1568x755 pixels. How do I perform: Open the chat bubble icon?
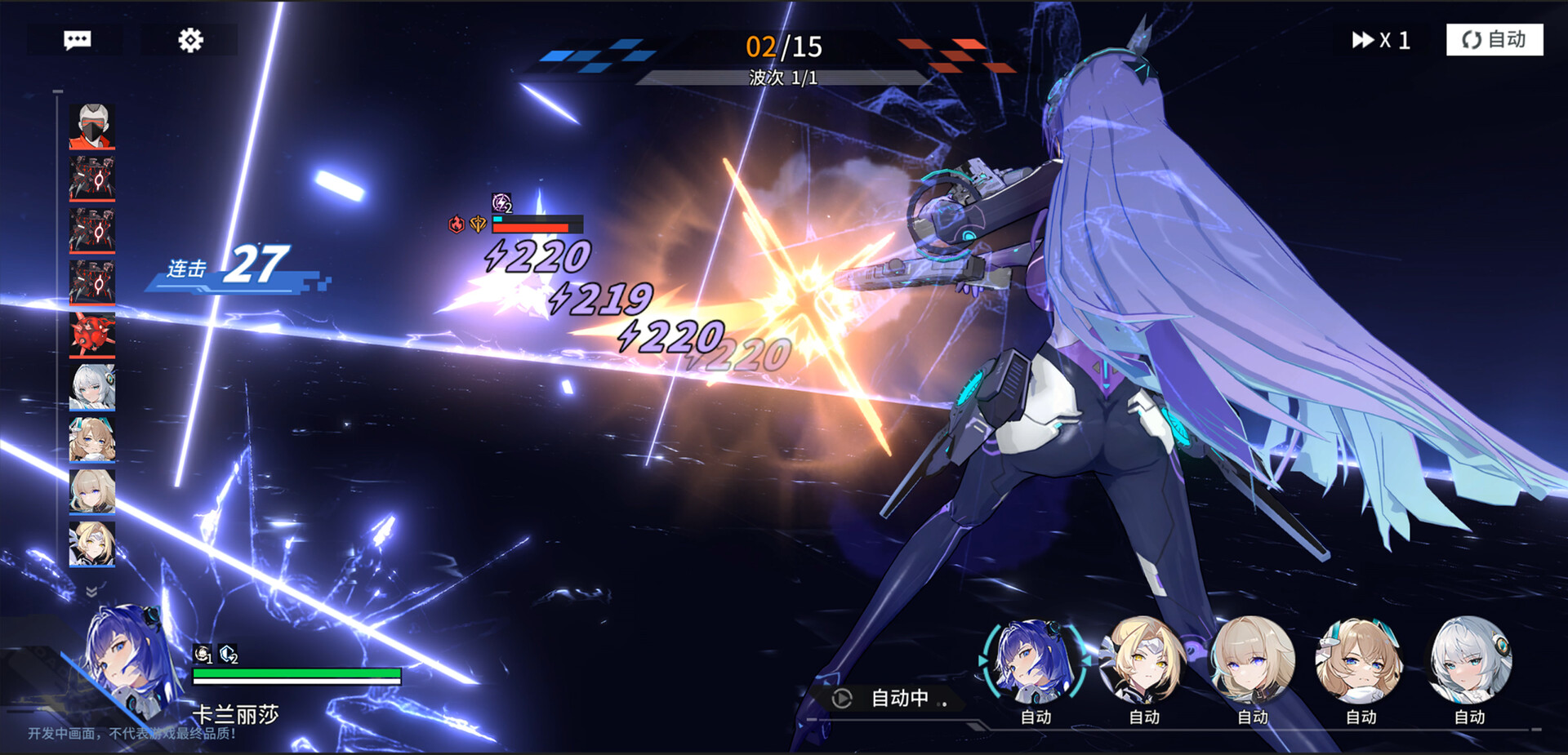tap(77, 40)
